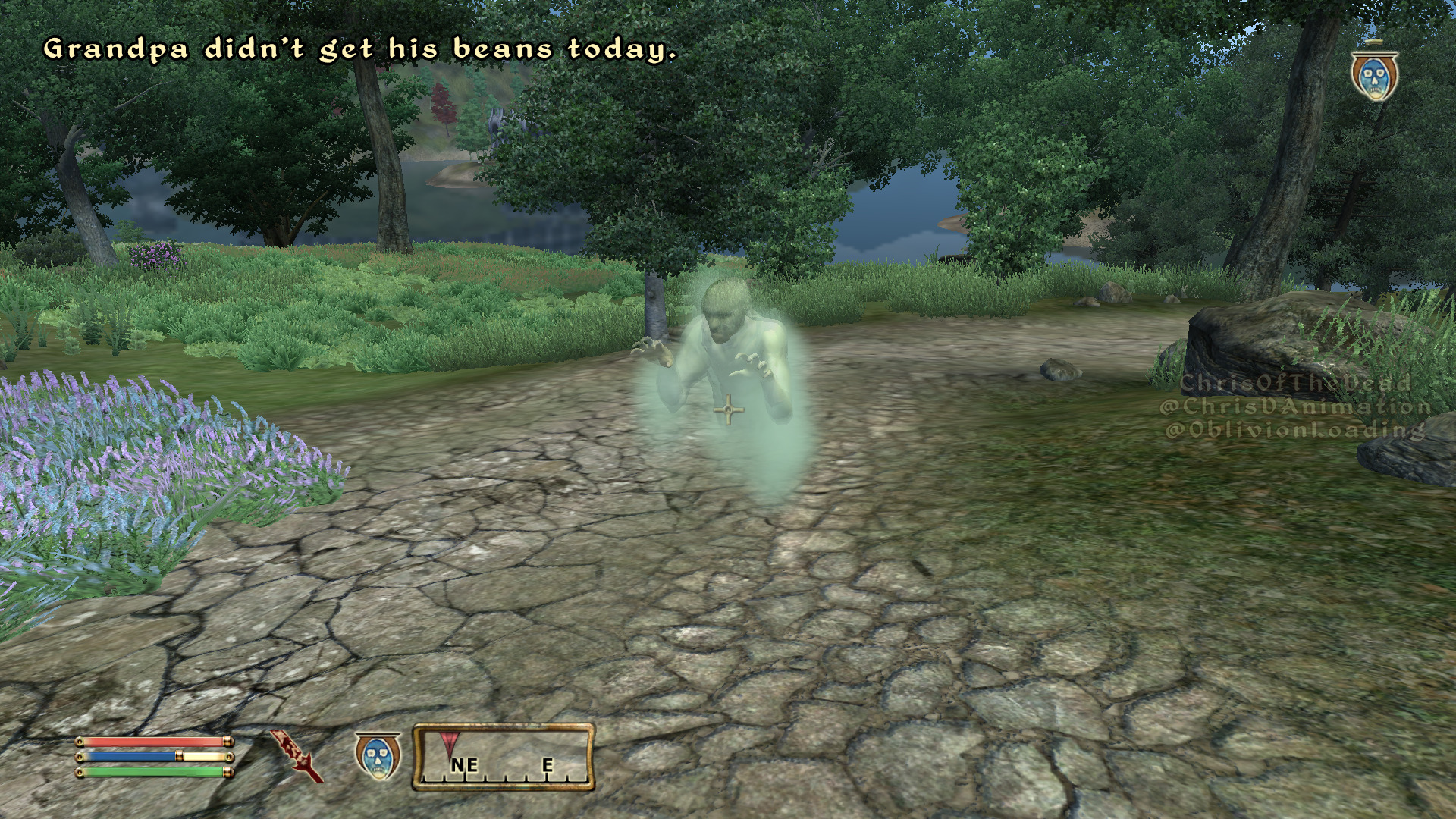Click the active magic effect skull icon under the halo
Image resolution: width=1456 pixels, height=819 pixels.
pyautogui.click(x=1374, y=77)
